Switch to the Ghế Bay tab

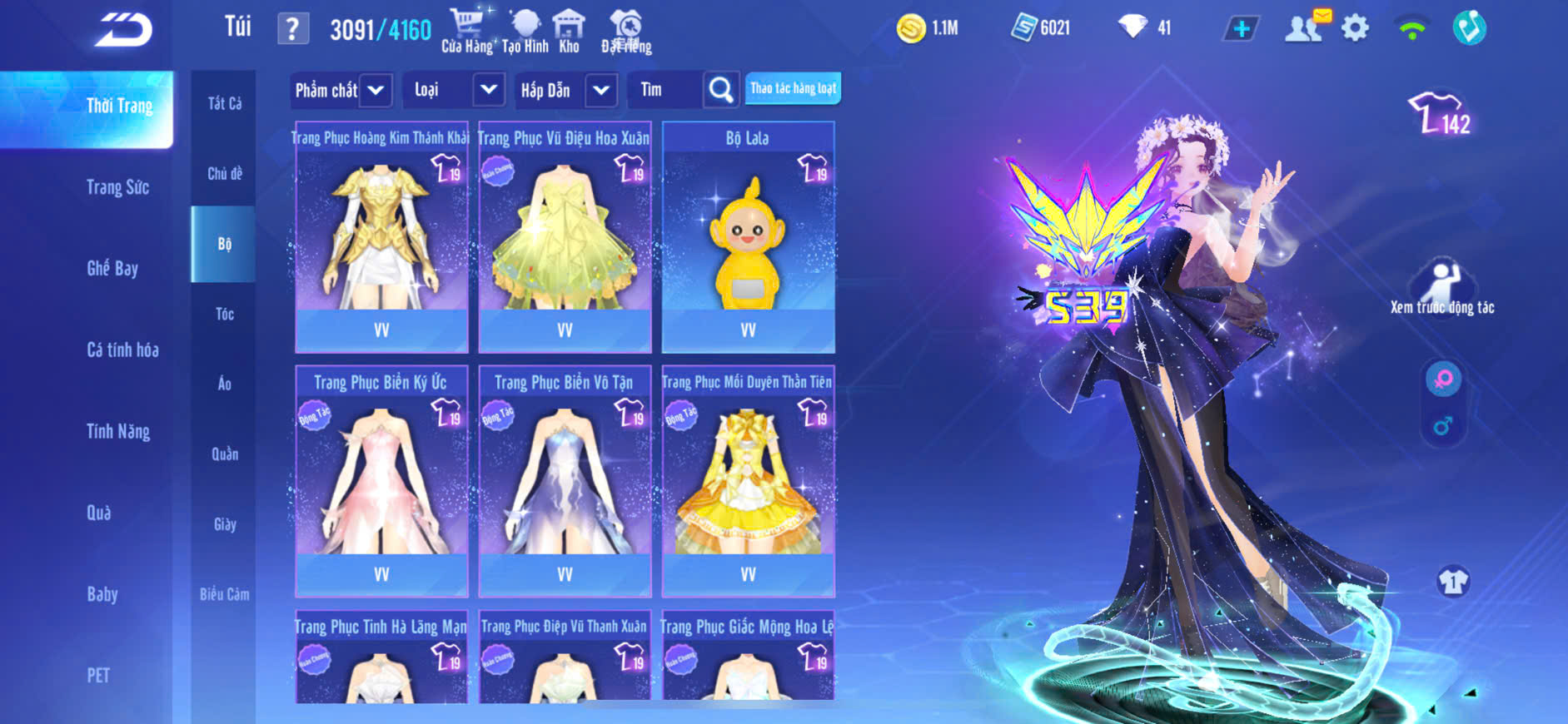[x=112, y=268]
